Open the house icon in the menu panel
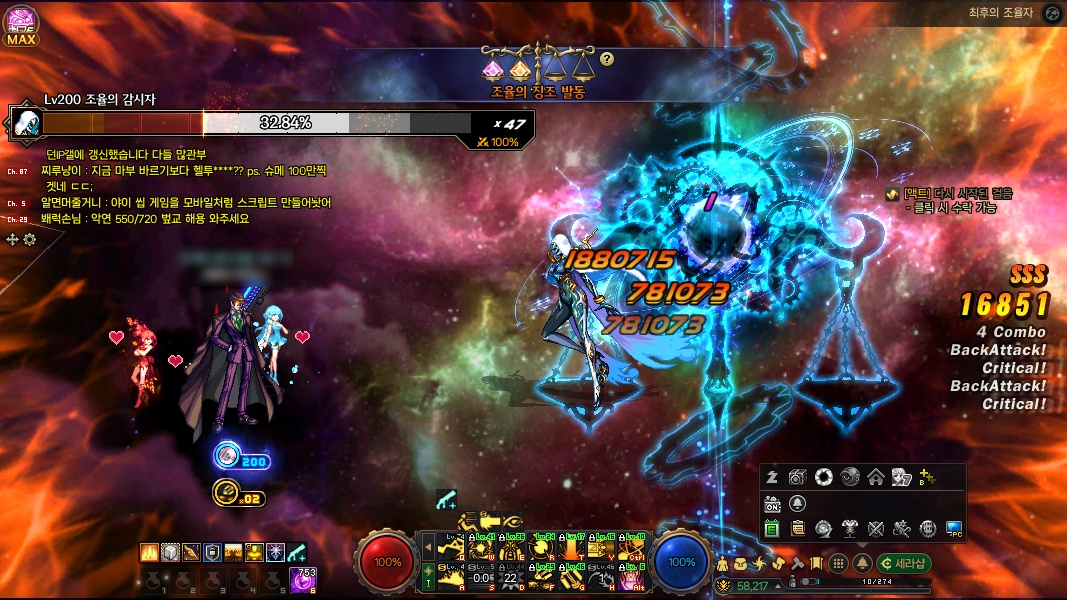1067x600 pixels. (875, 477)
